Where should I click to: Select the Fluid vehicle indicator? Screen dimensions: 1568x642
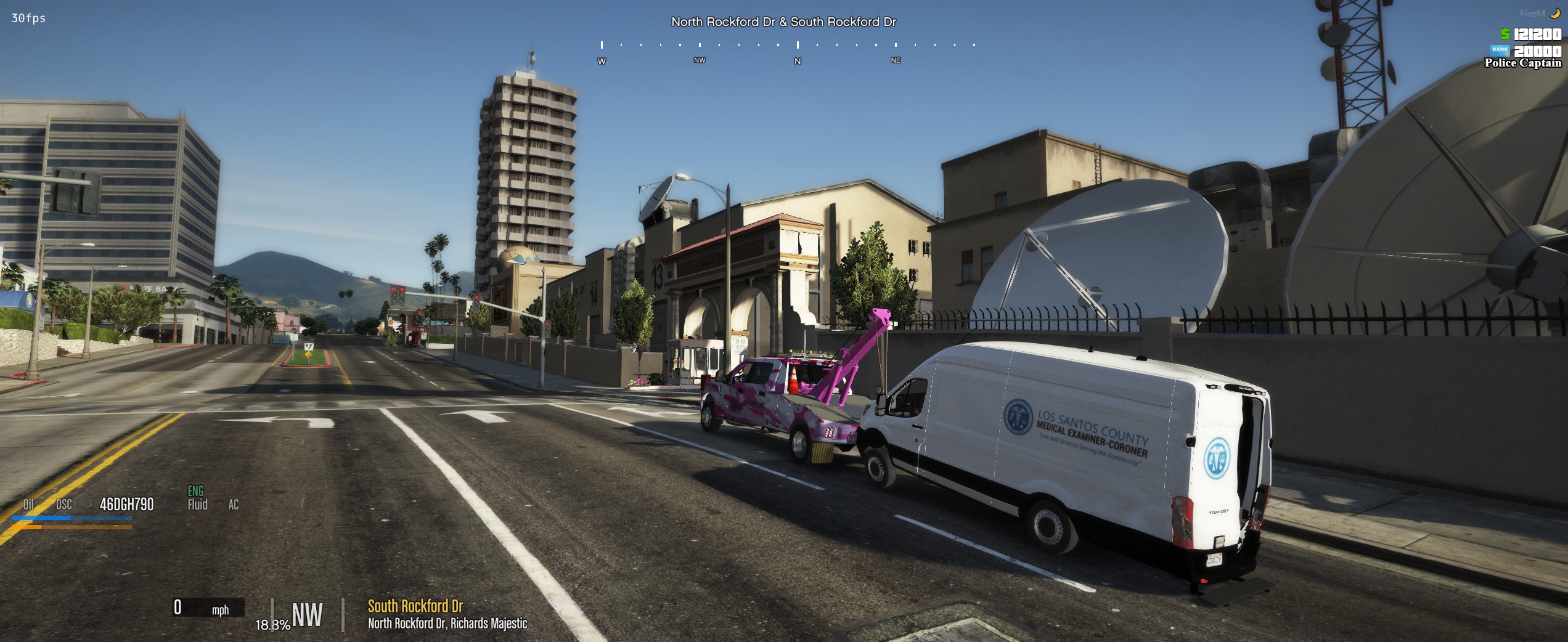click(x=197, y=505)
